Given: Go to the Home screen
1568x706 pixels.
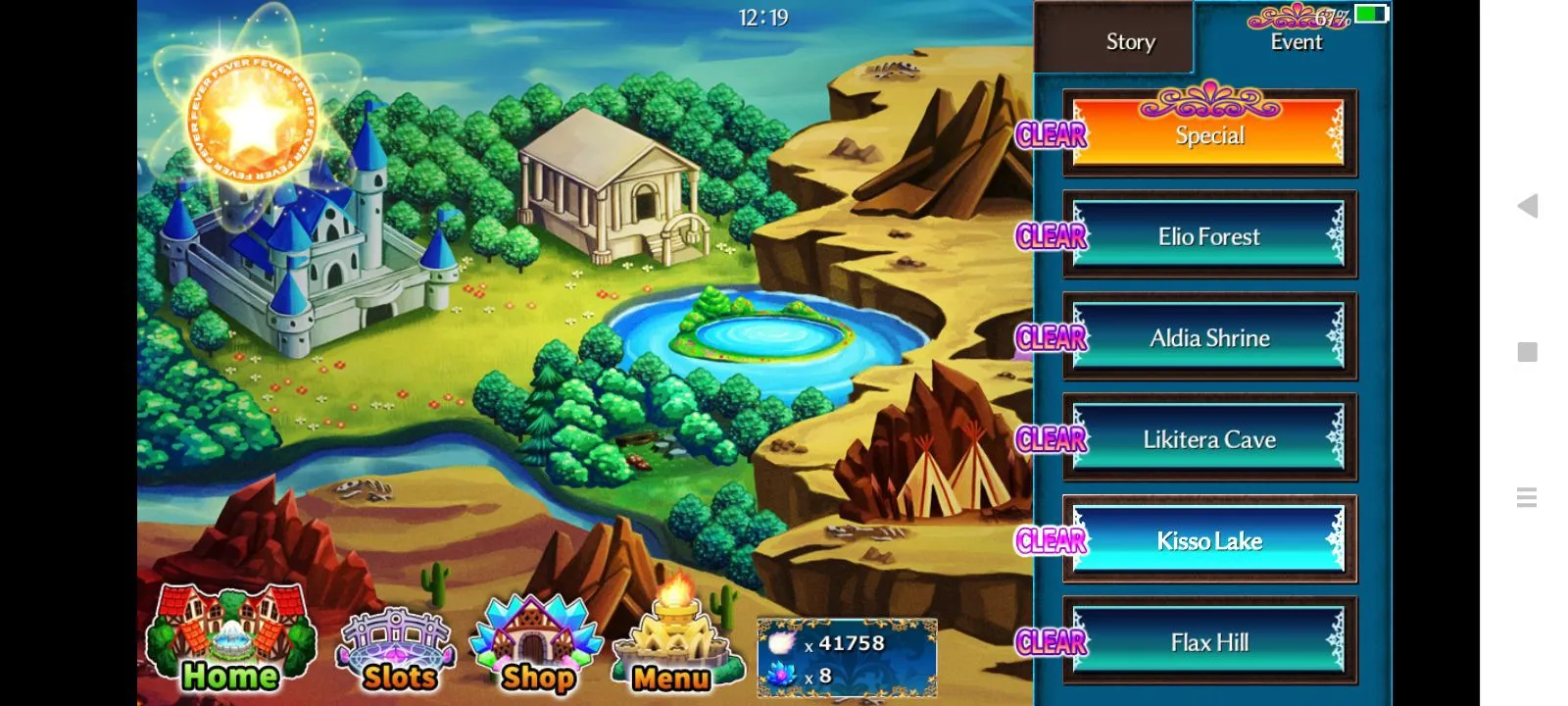Looking at the screenshot, I should tap(230, 642).
